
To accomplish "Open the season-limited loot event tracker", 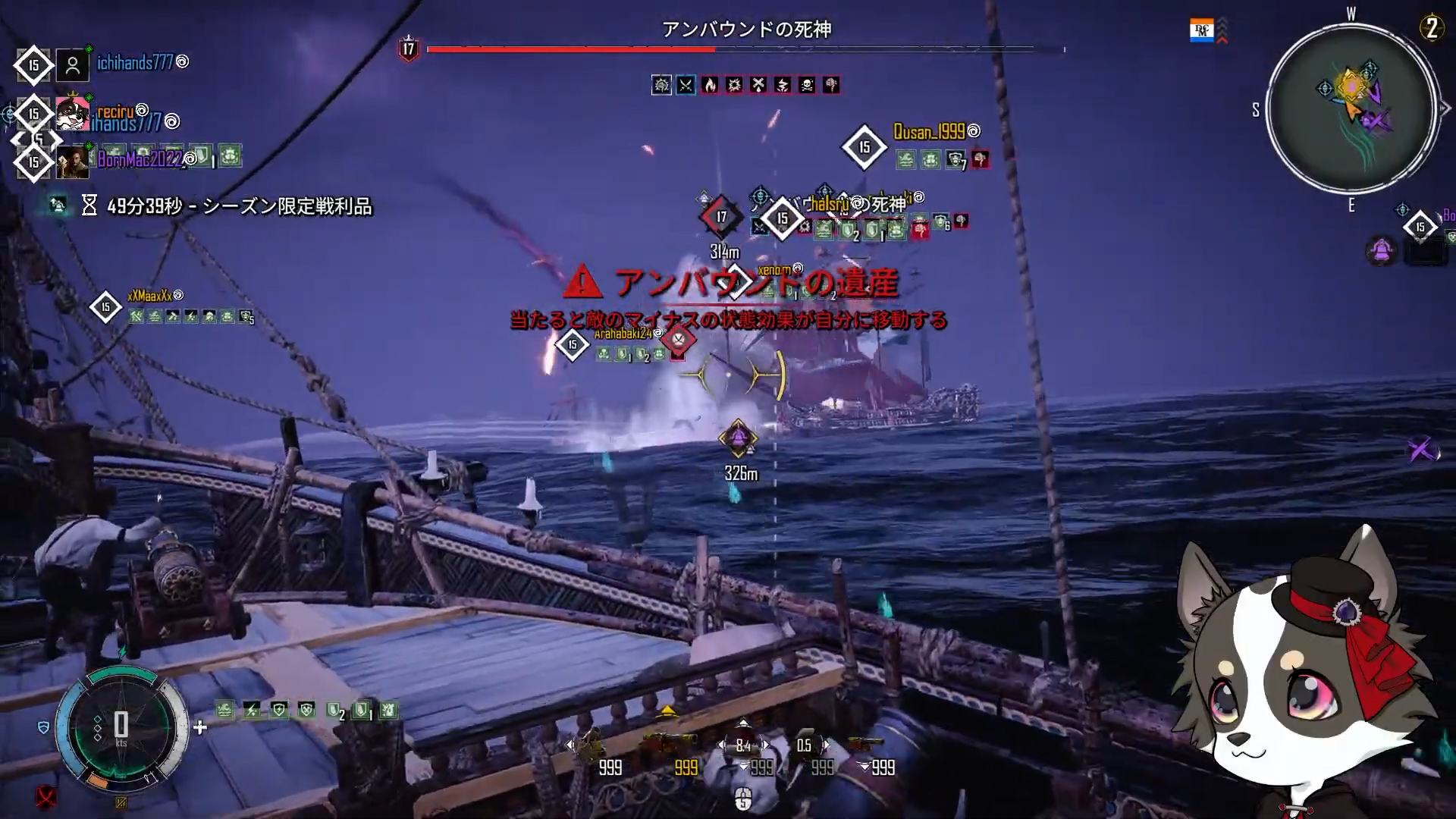I will pos(227,206).
